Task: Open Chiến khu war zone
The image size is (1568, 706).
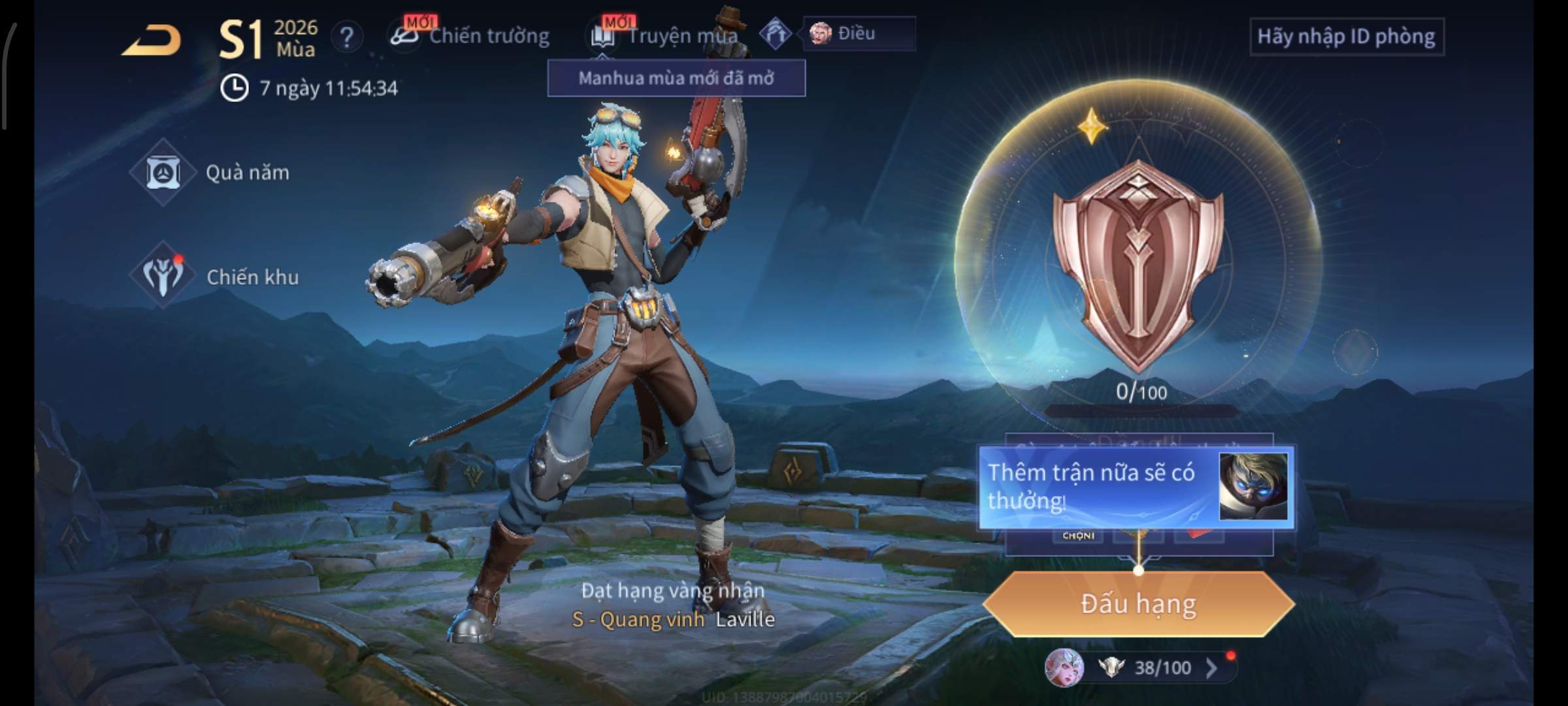Action: (214, 277)
